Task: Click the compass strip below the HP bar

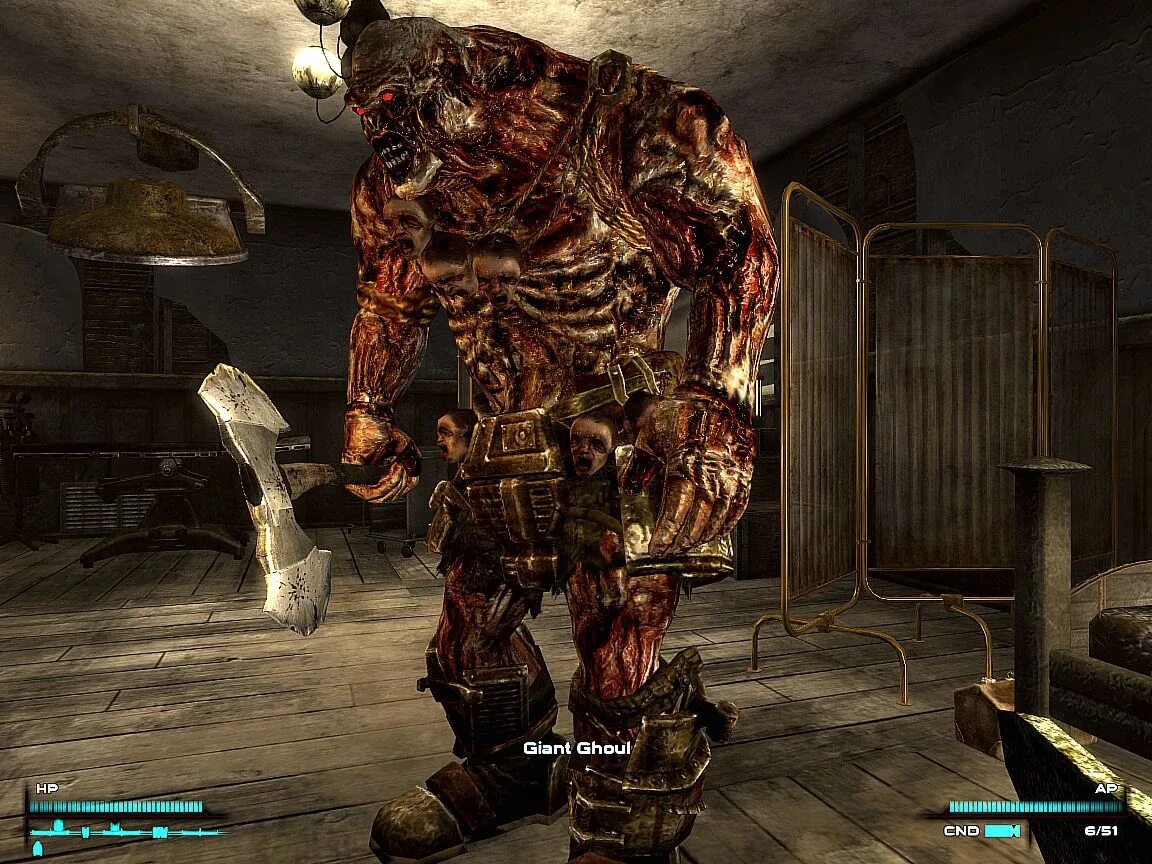Action: pyautogui.click(x=126, y=830)
